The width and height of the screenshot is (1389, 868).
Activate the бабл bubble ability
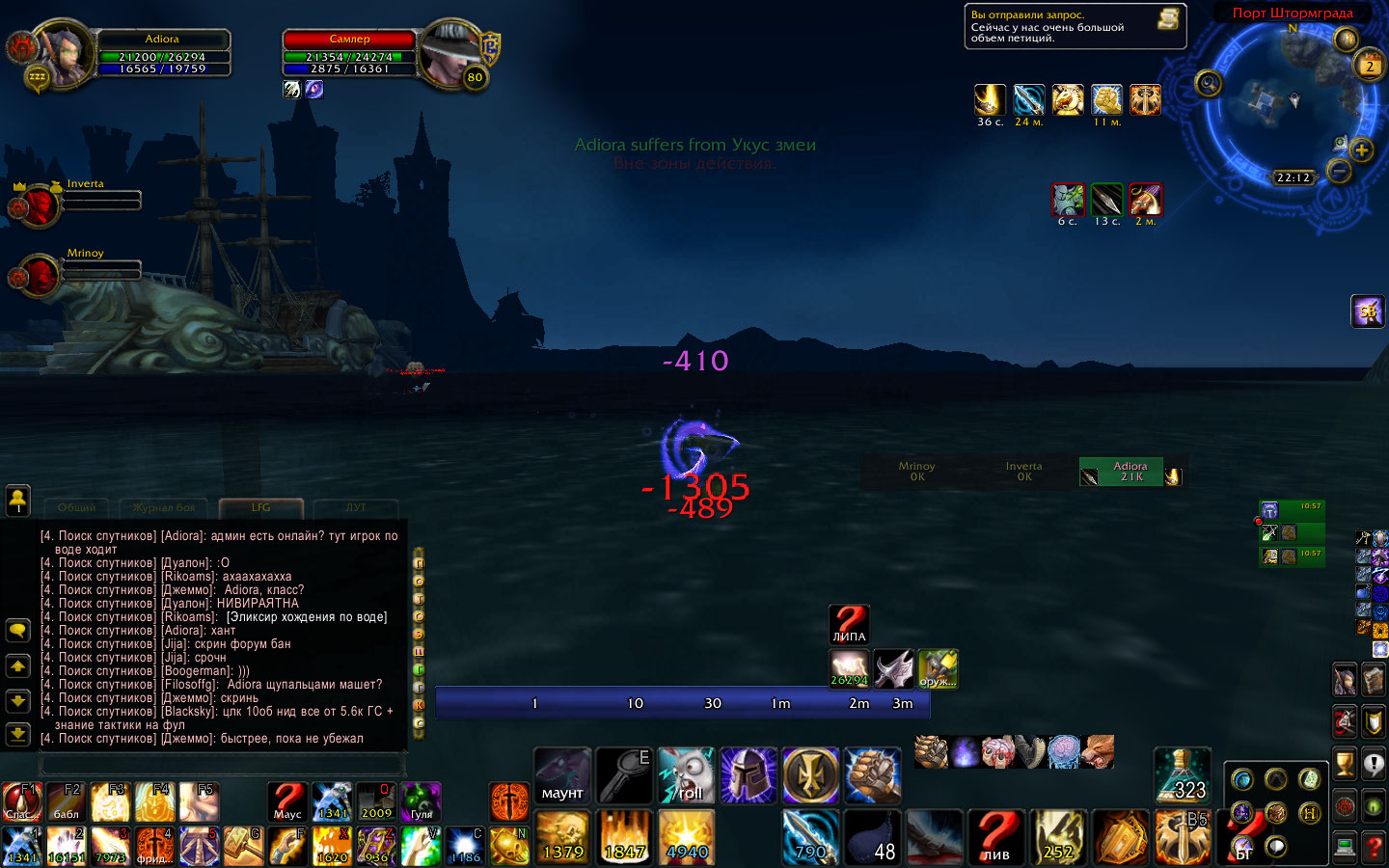[66, 801]
